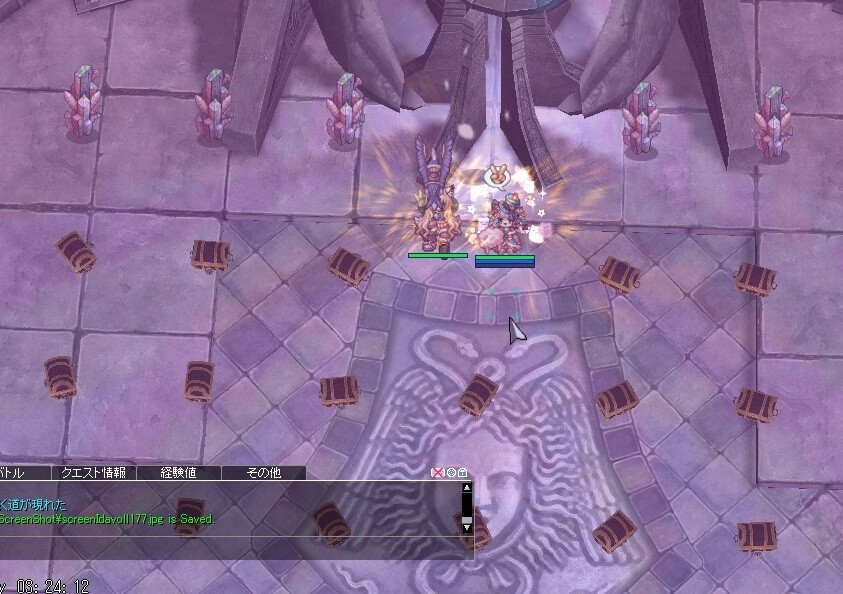Open the round gear chat options icon
Image resolution: width=843 pixels, height=594 pixels.
click(x=450, y=473)
